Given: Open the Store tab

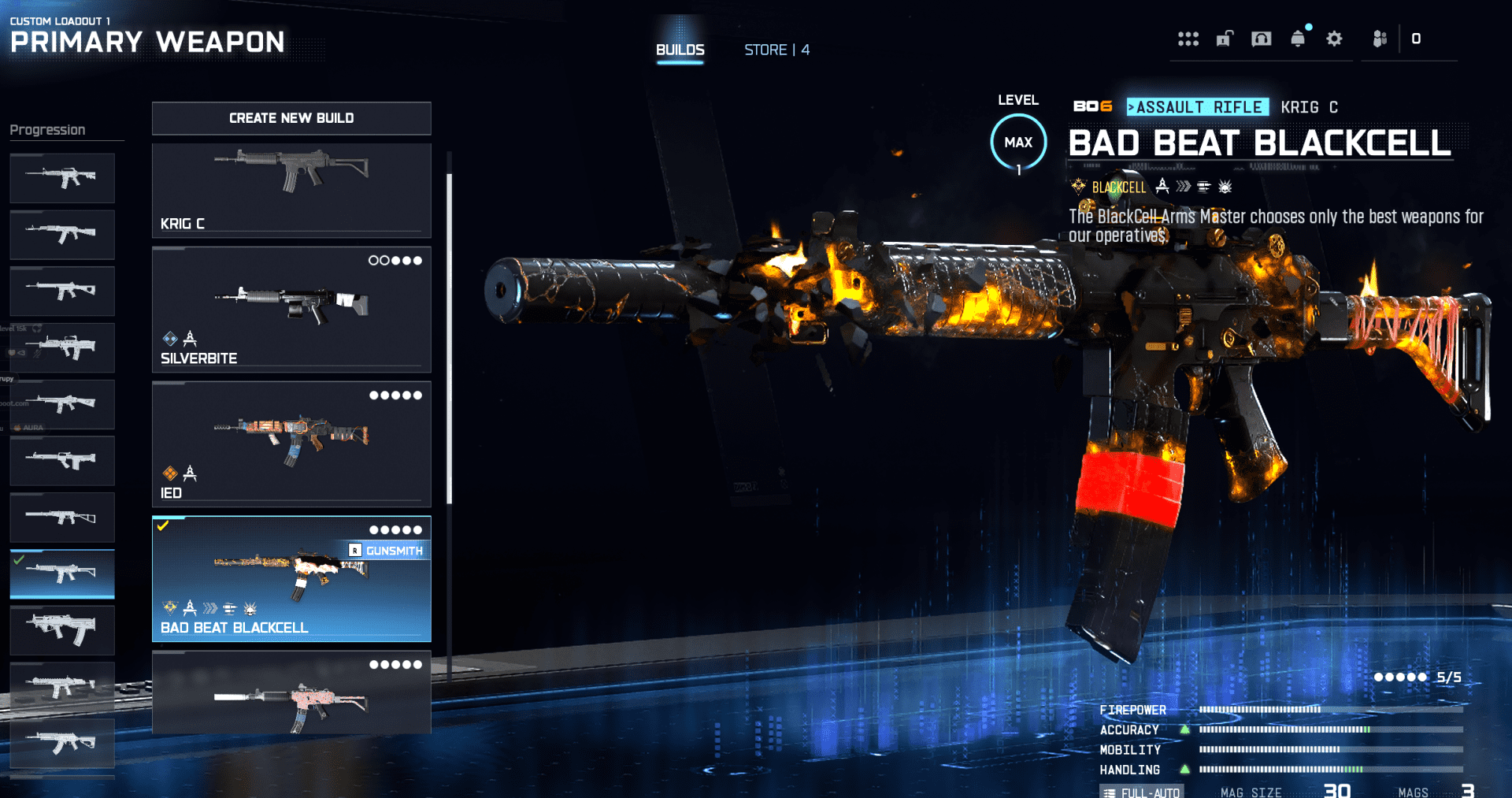Looking at the screenshot, I should [x=776, y=50].
